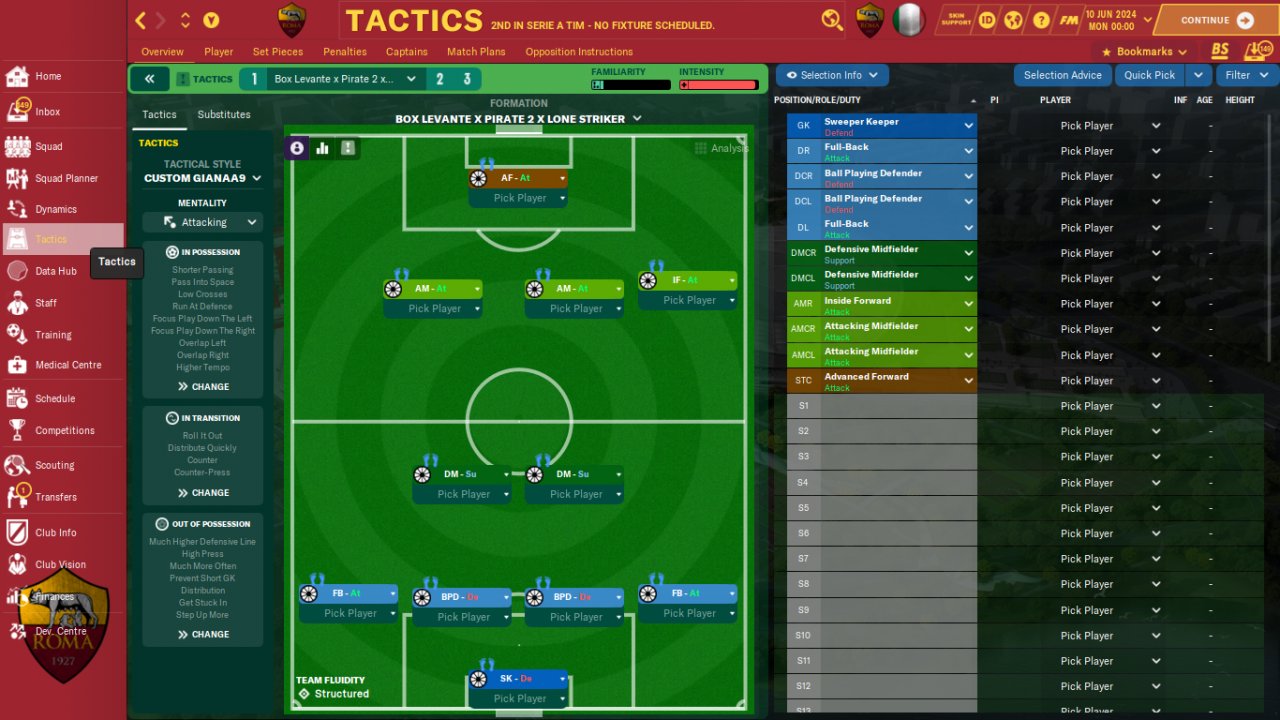This screenshot has width=1280, height=720.
Task: Change the In Possession instructions
Action: click(x=203, y=386)
